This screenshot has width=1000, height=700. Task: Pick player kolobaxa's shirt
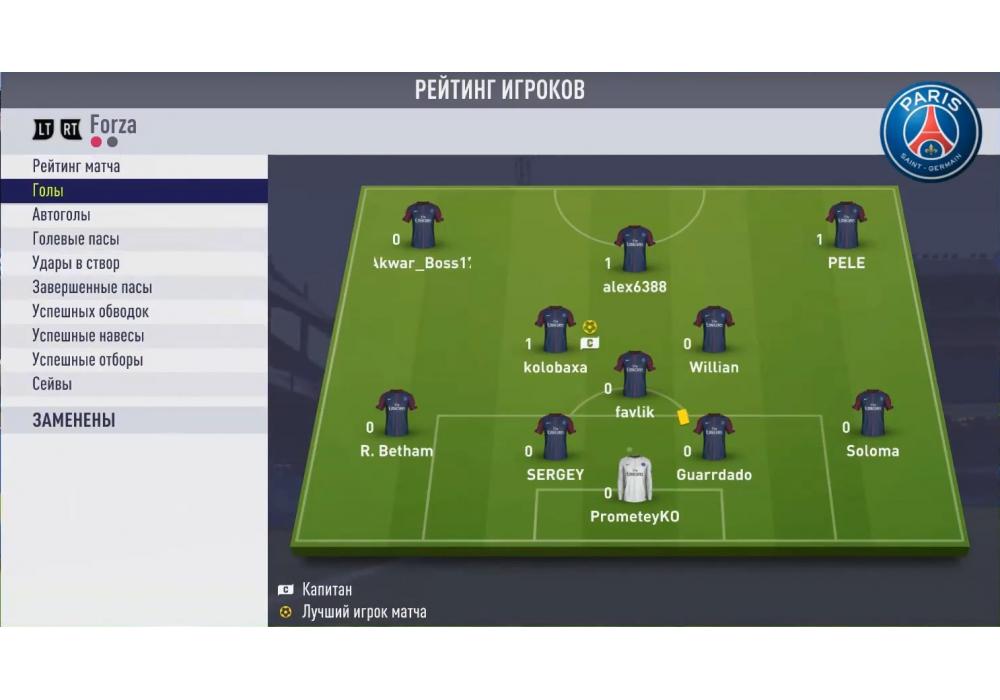[555, 330]
